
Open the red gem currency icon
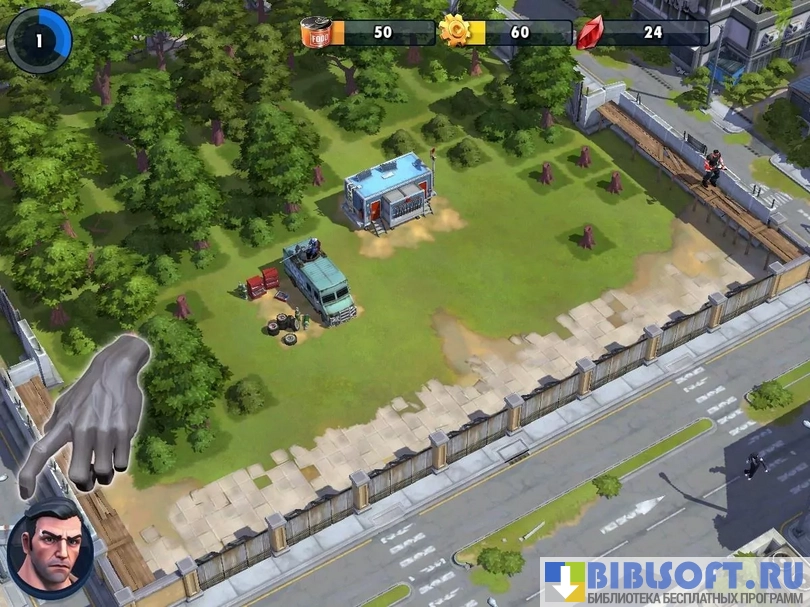pyautogui.click(x=590, y=33)
